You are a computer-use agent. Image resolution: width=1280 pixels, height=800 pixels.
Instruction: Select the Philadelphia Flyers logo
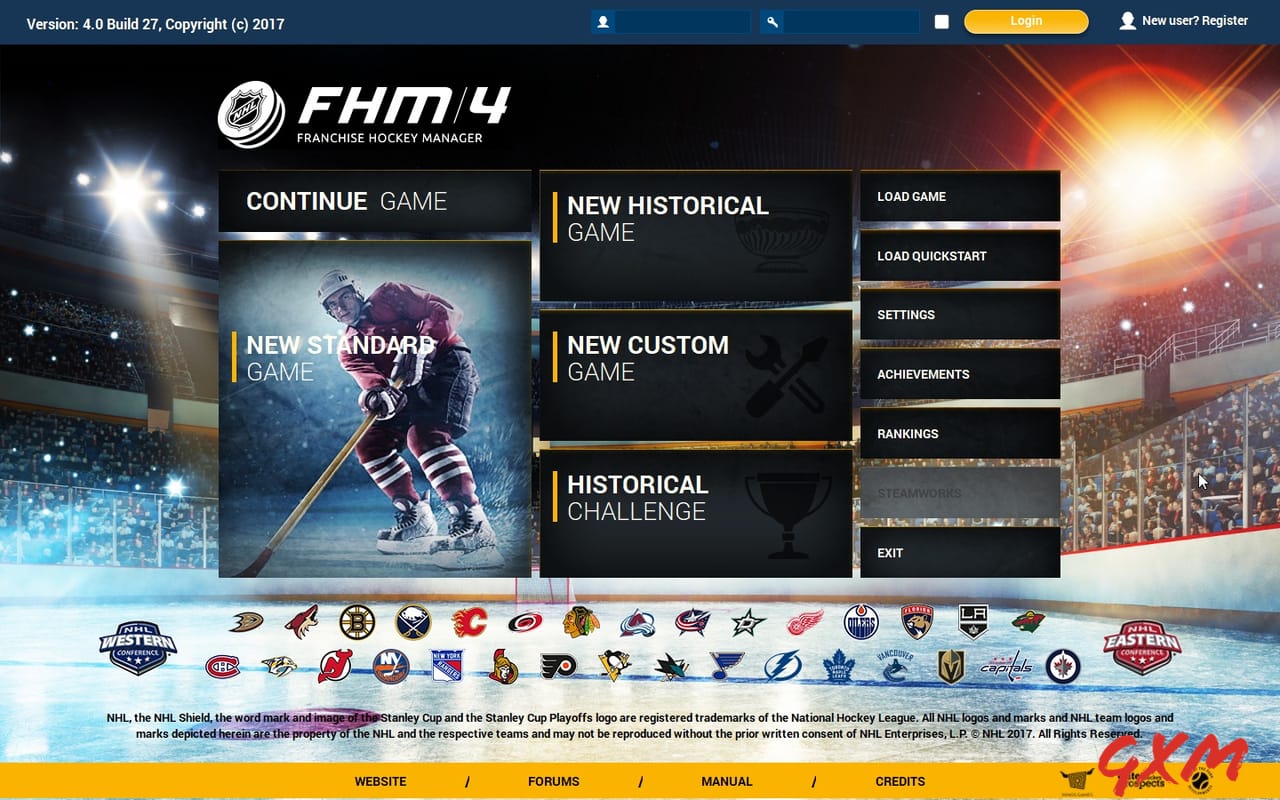[559, 666]
